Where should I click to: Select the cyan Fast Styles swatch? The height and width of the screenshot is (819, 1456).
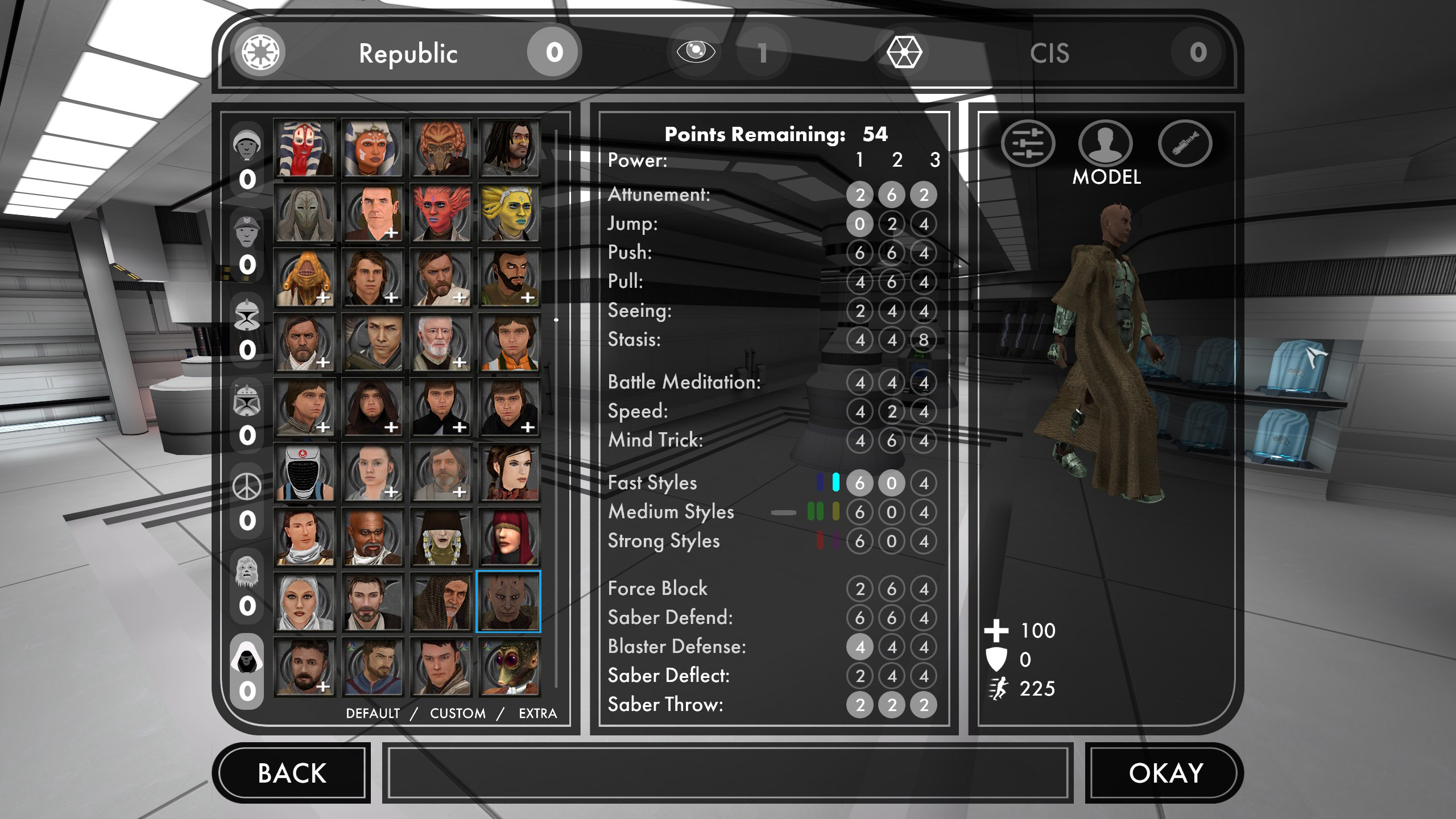click(835, 482)
